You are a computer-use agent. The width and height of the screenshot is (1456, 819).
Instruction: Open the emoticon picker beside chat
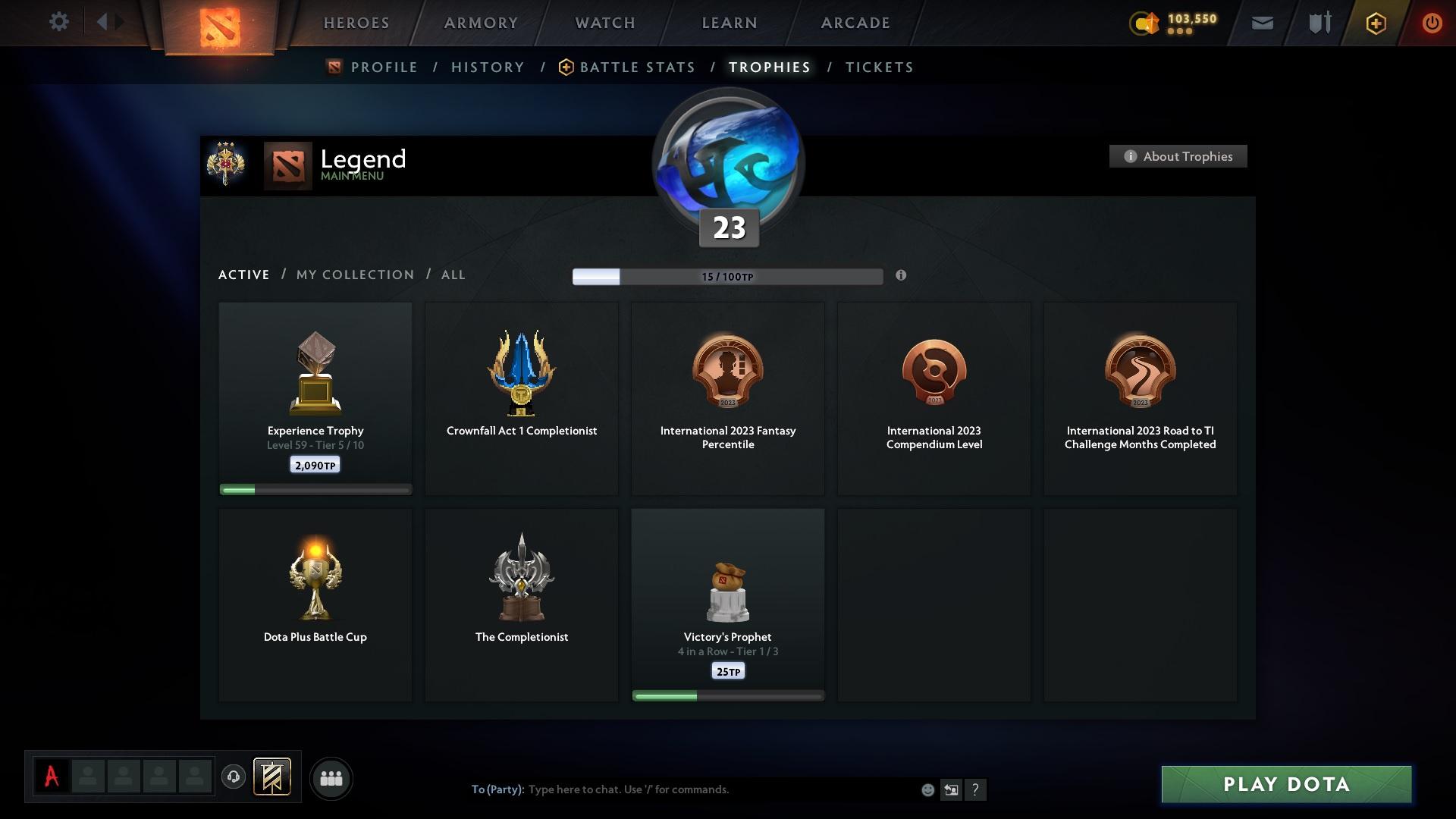(x=927, y=789)
